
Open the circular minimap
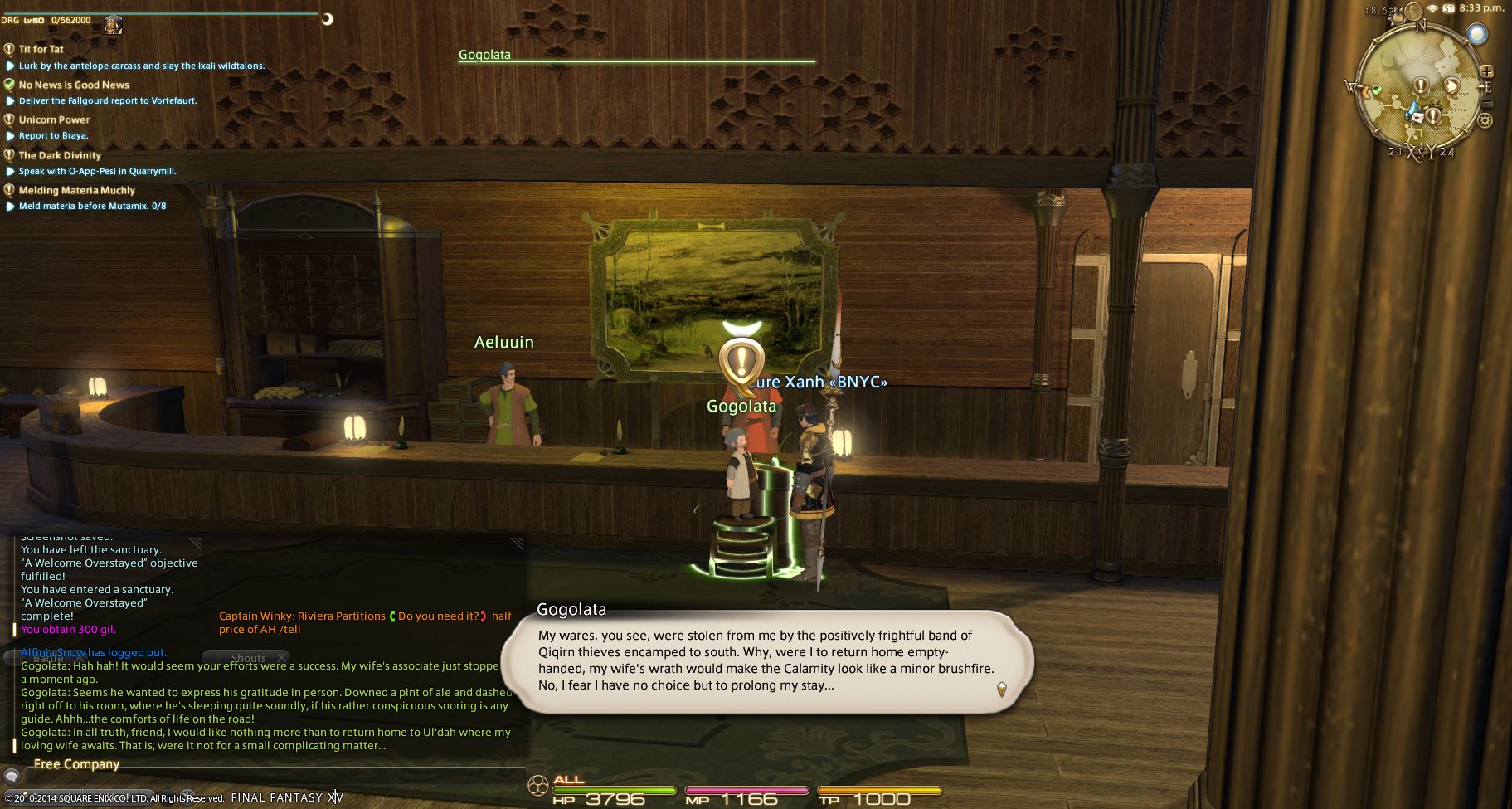pos(1418,91)
